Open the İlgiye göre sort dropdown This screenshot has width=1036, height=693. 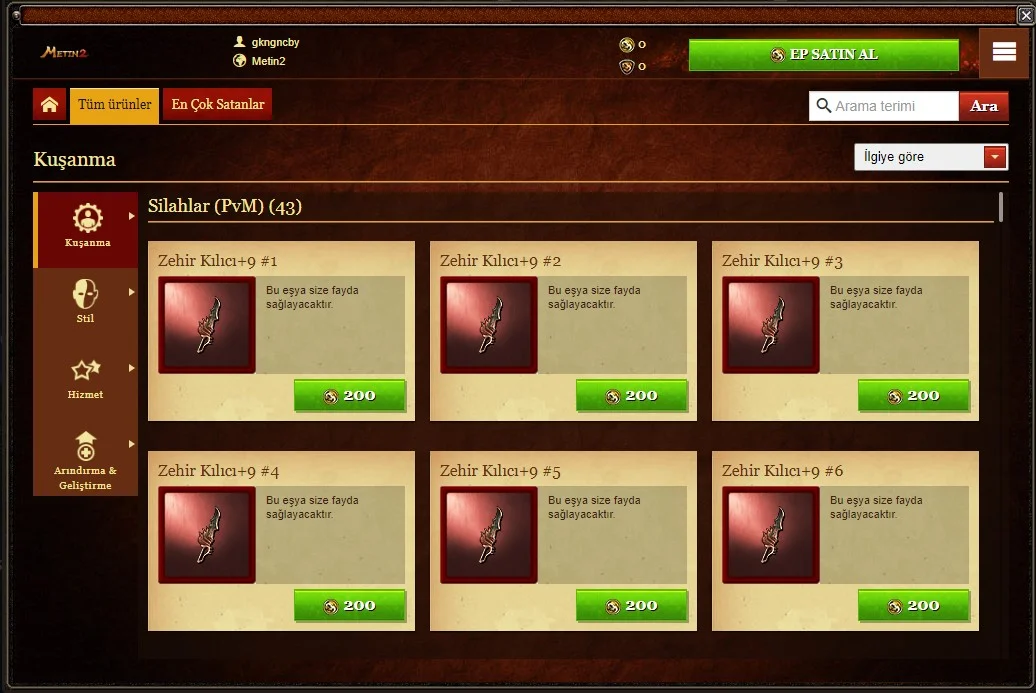[x=930, y=157]
